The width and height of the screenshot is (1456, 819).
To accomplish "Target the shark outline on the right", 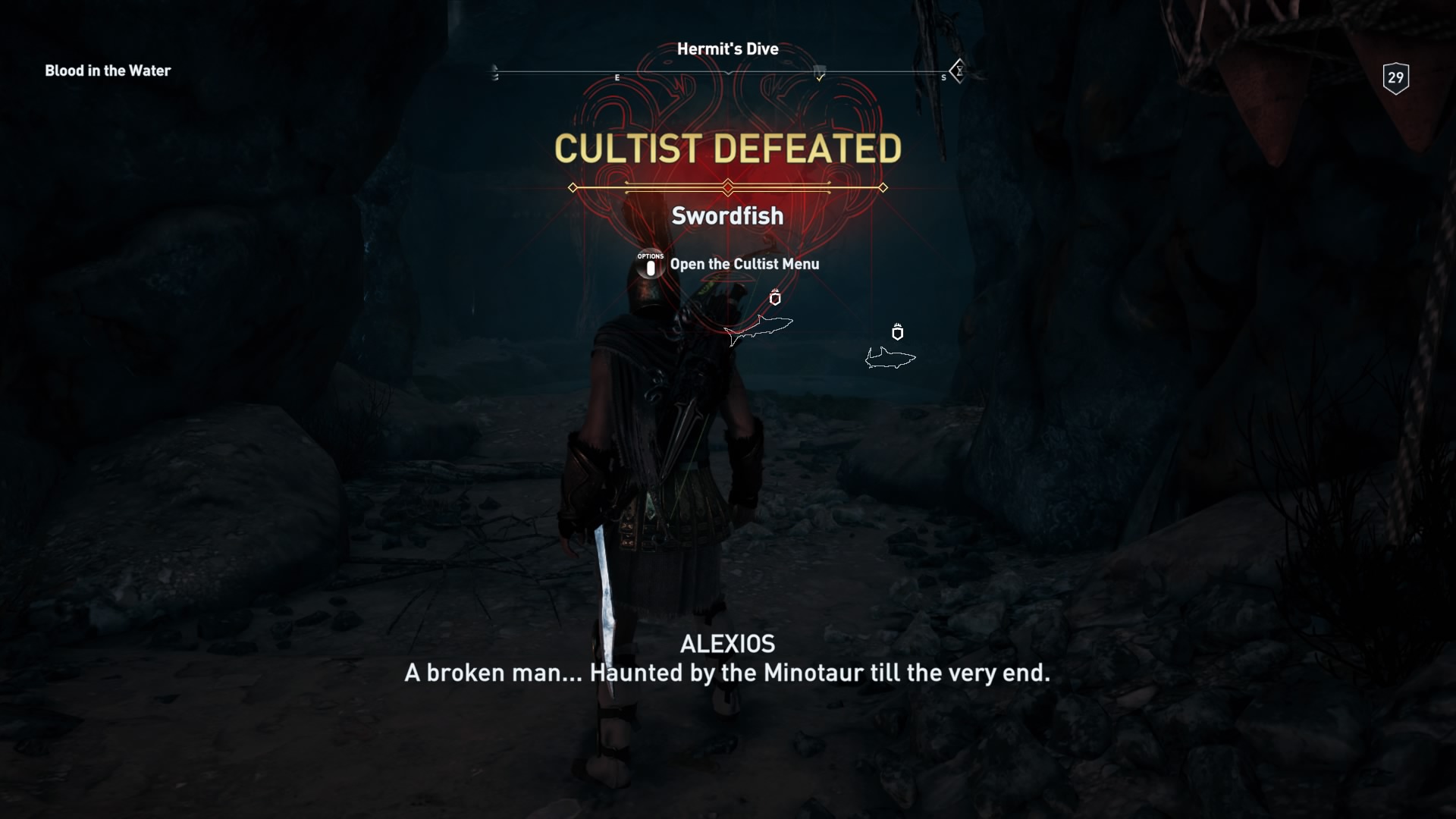I will (x=889, y=357).
